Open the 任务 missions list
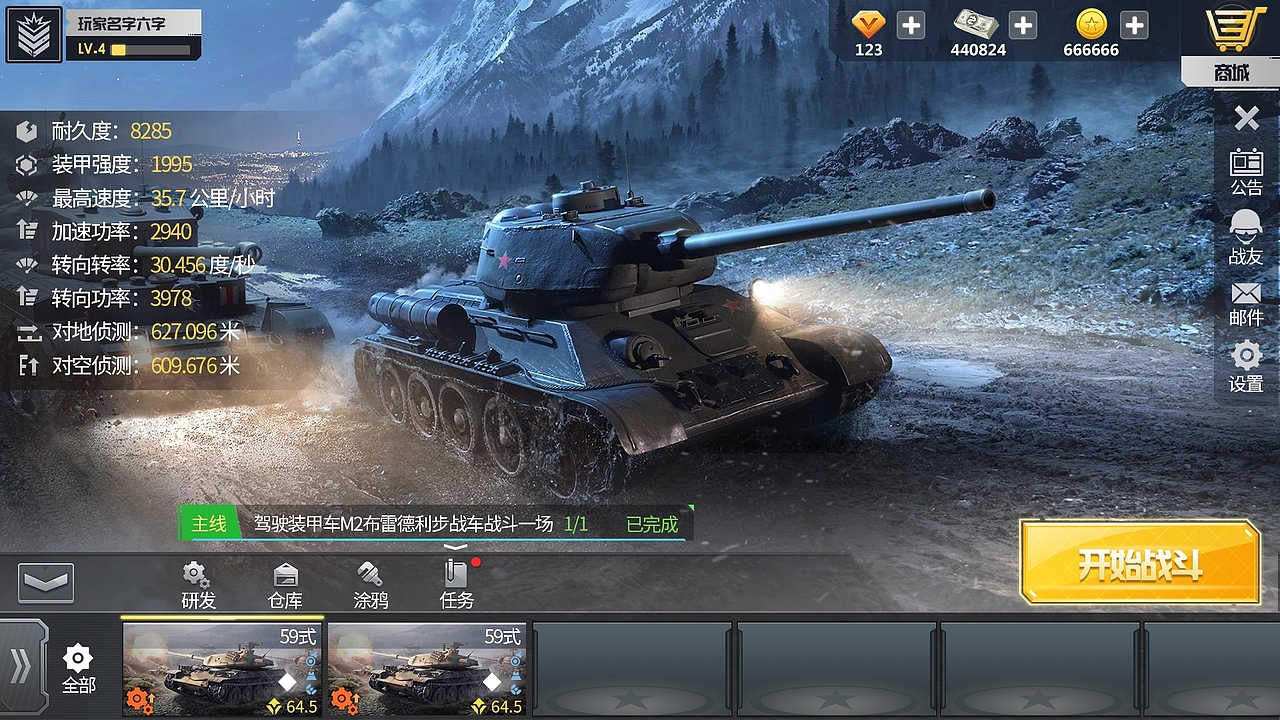This screenshot has height=720, width=1280. click(457, 586)
